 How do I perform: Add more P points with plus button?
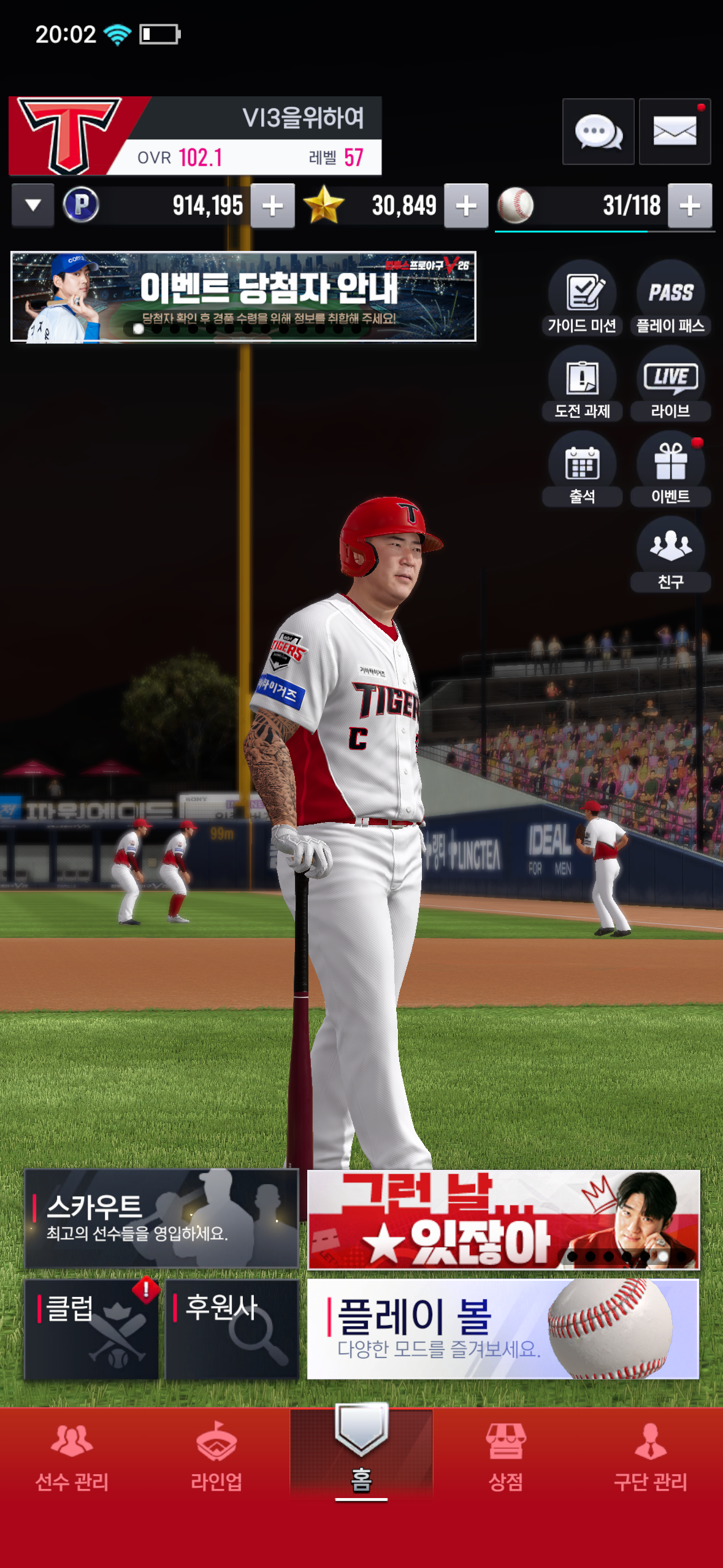coord(273,206)
